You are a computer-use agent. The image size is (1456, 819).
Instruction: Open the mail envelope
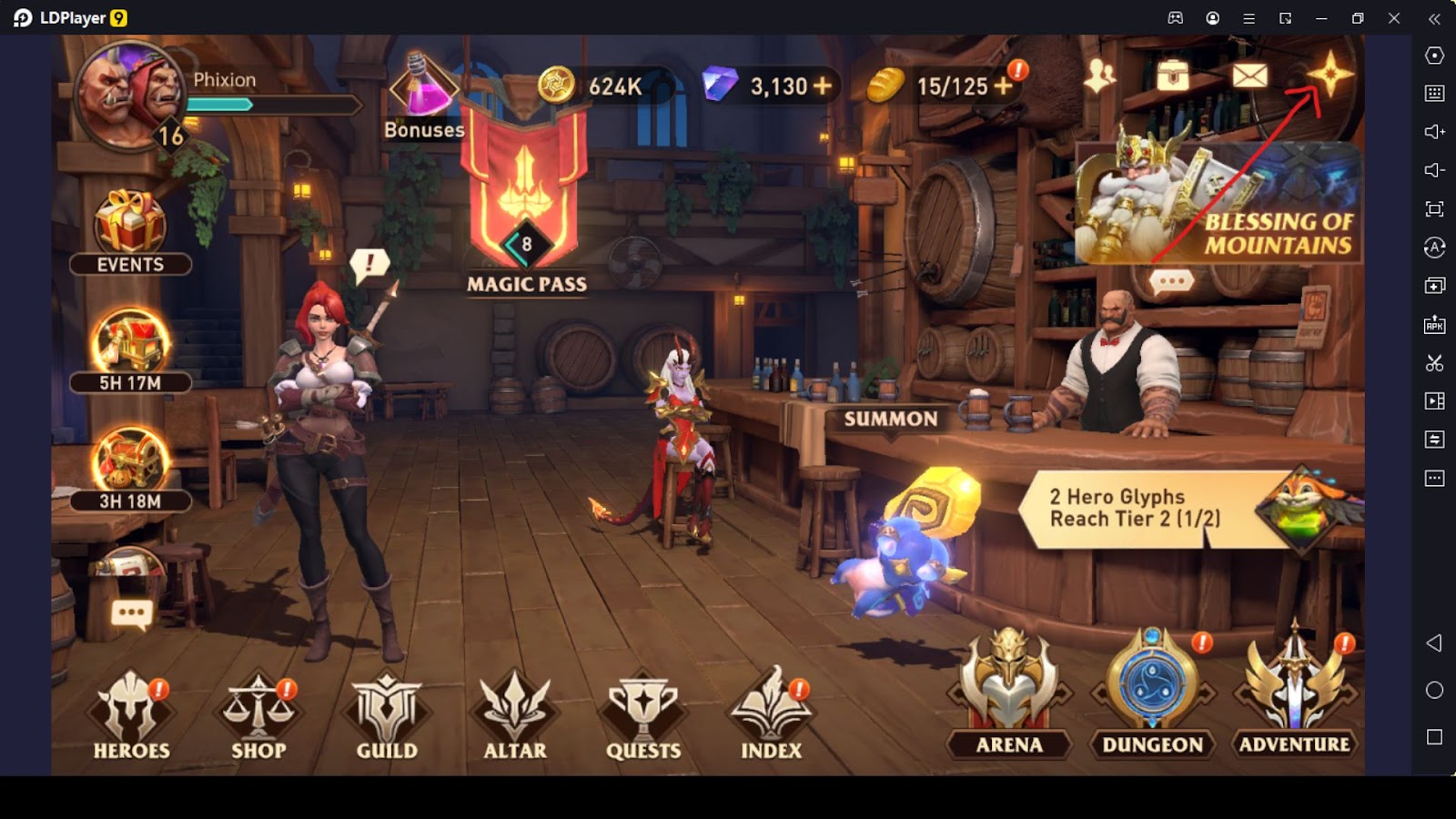(1249, 76)
